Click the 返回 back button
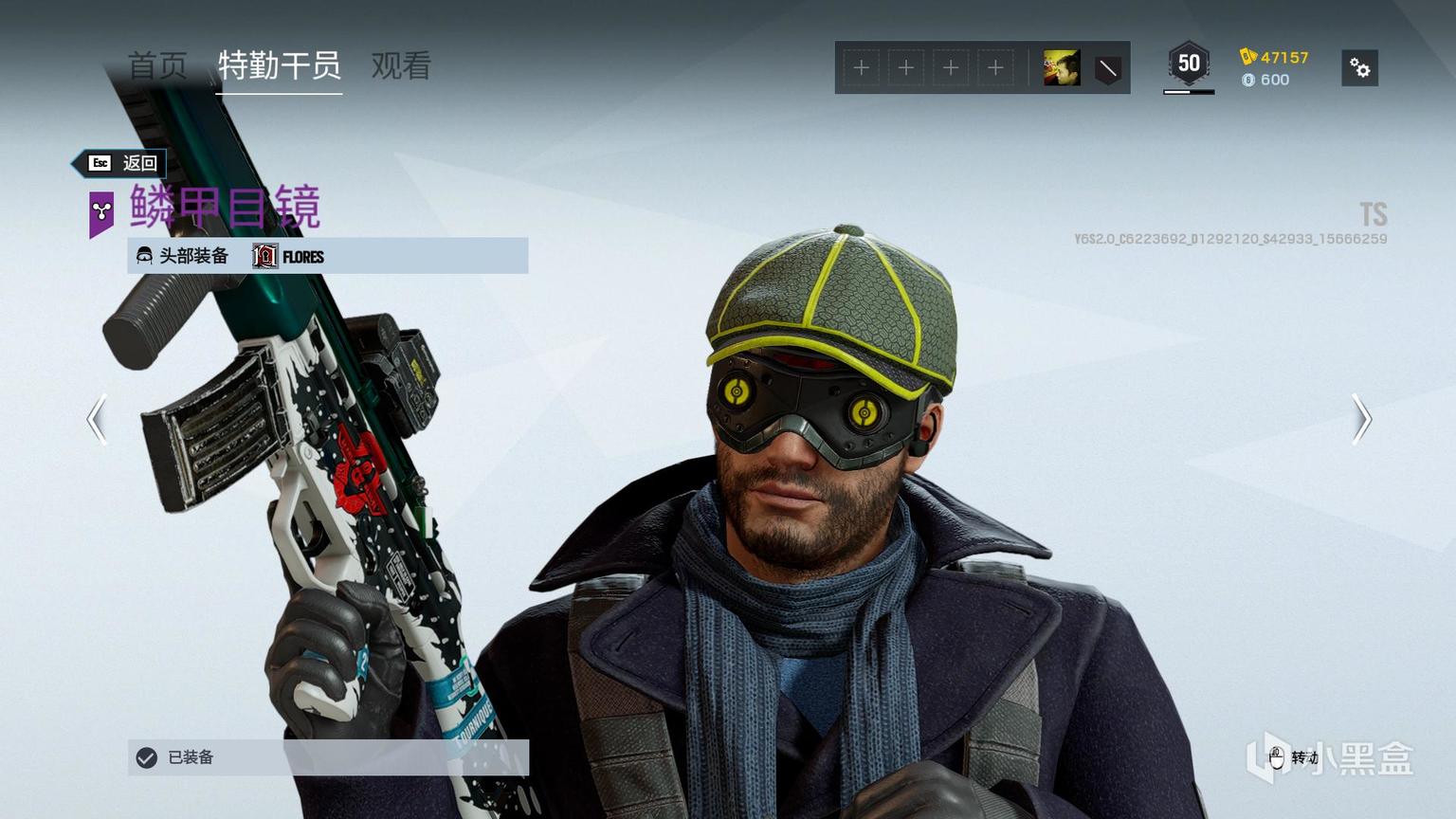 [x=120, y=163]
